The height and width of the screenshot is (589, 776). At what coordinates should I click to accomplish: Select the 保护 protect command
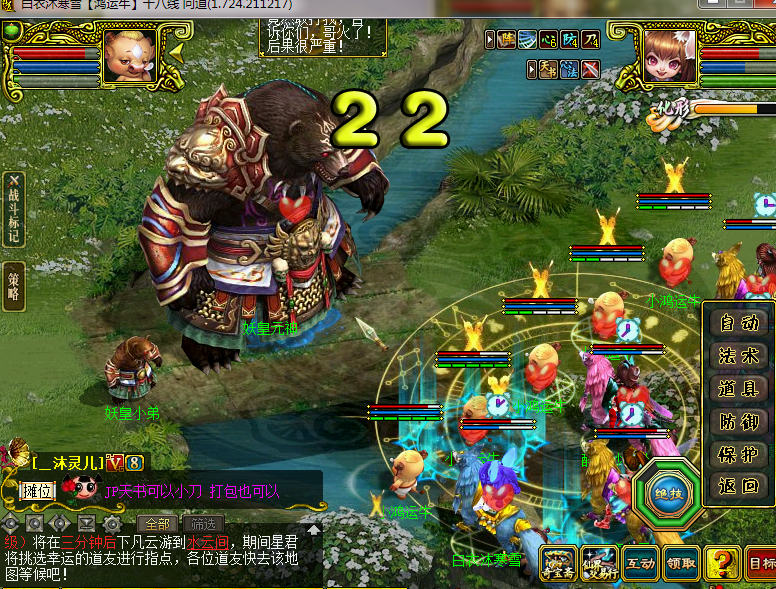pyautogui.click(x=739, y=454)
